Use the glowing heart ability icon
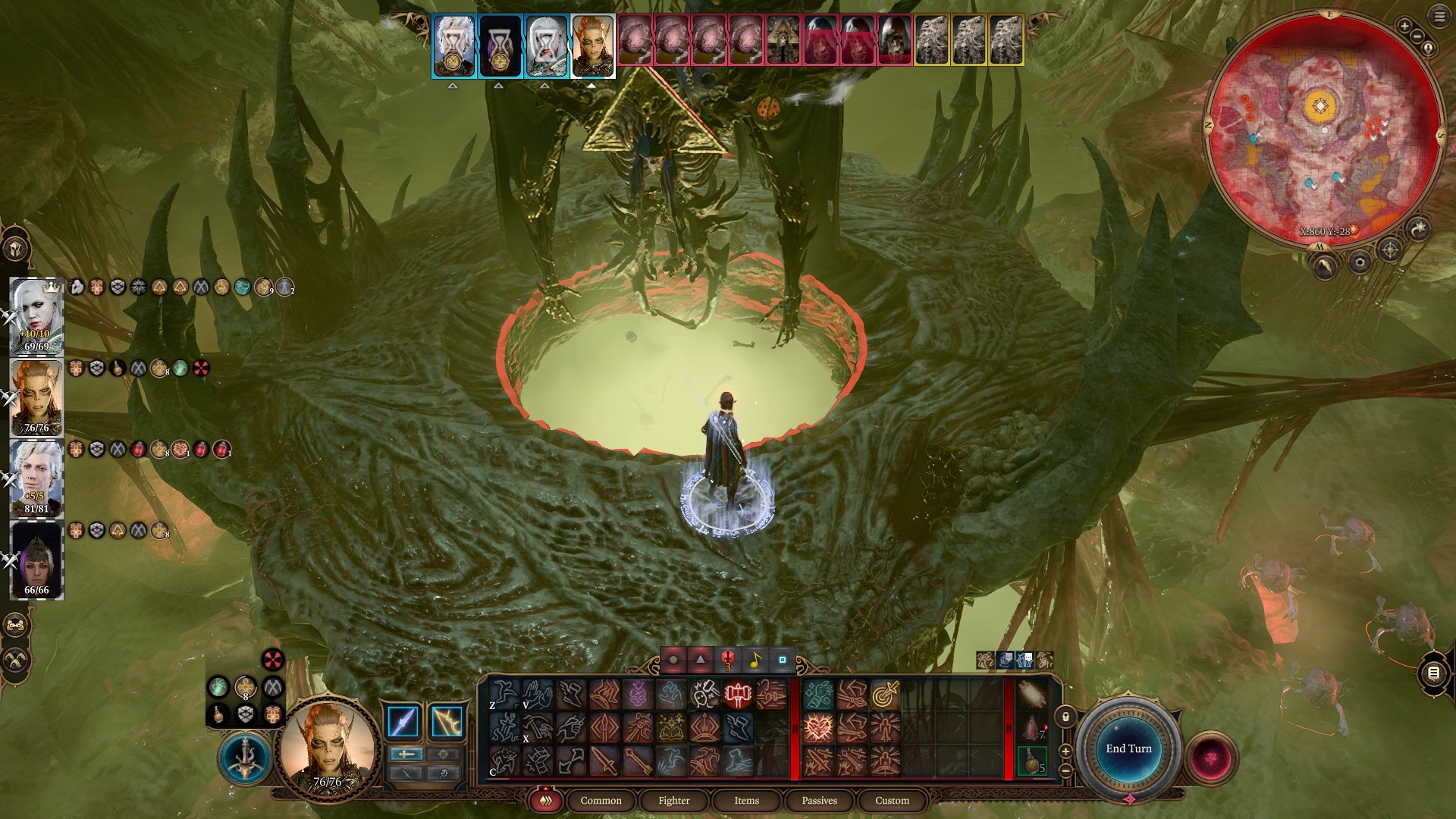Viewport: 1456px width, 819px height. tap(818, 728)
